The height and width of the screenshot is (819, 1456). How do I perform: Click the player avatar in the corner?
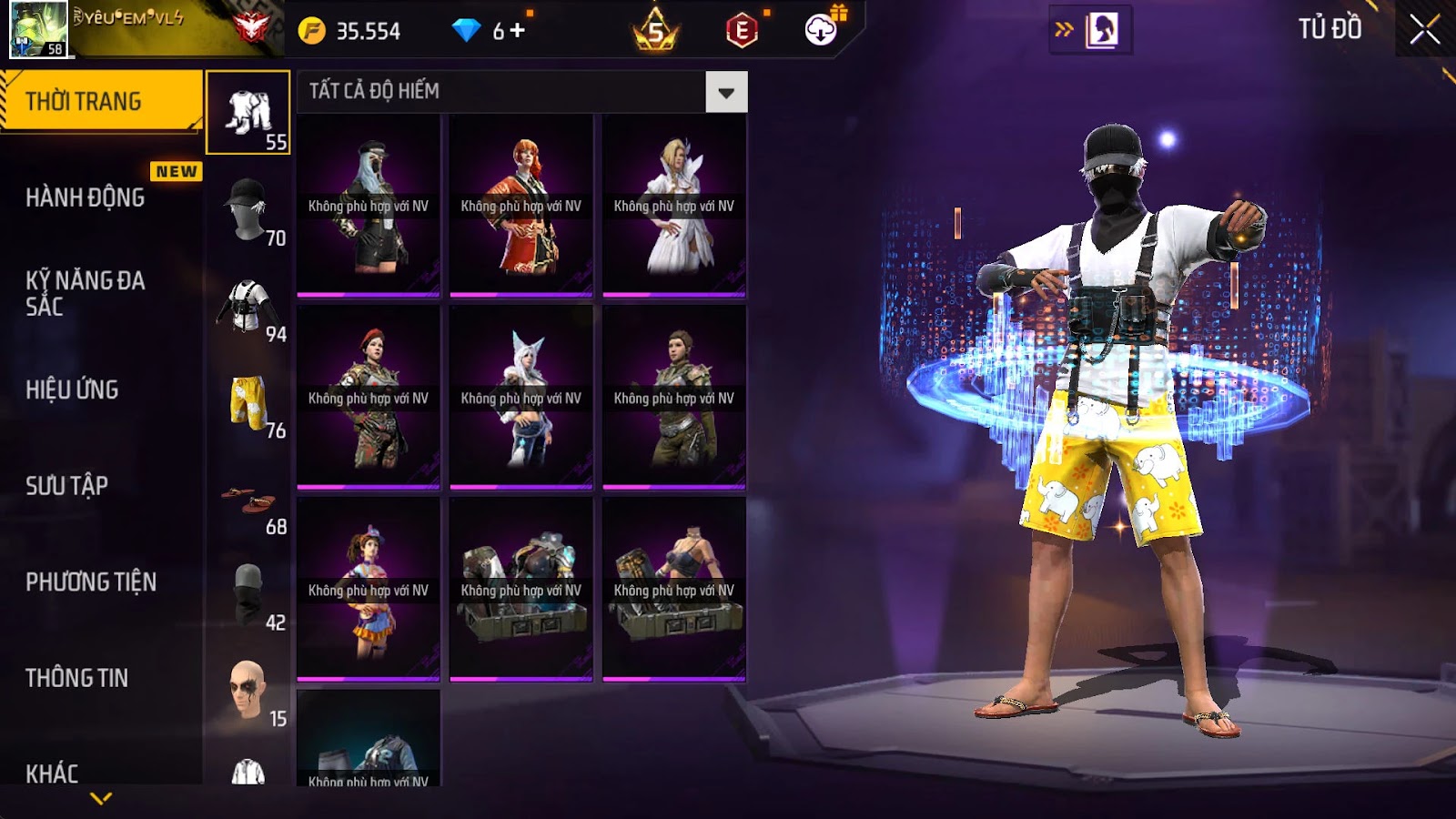38,29
